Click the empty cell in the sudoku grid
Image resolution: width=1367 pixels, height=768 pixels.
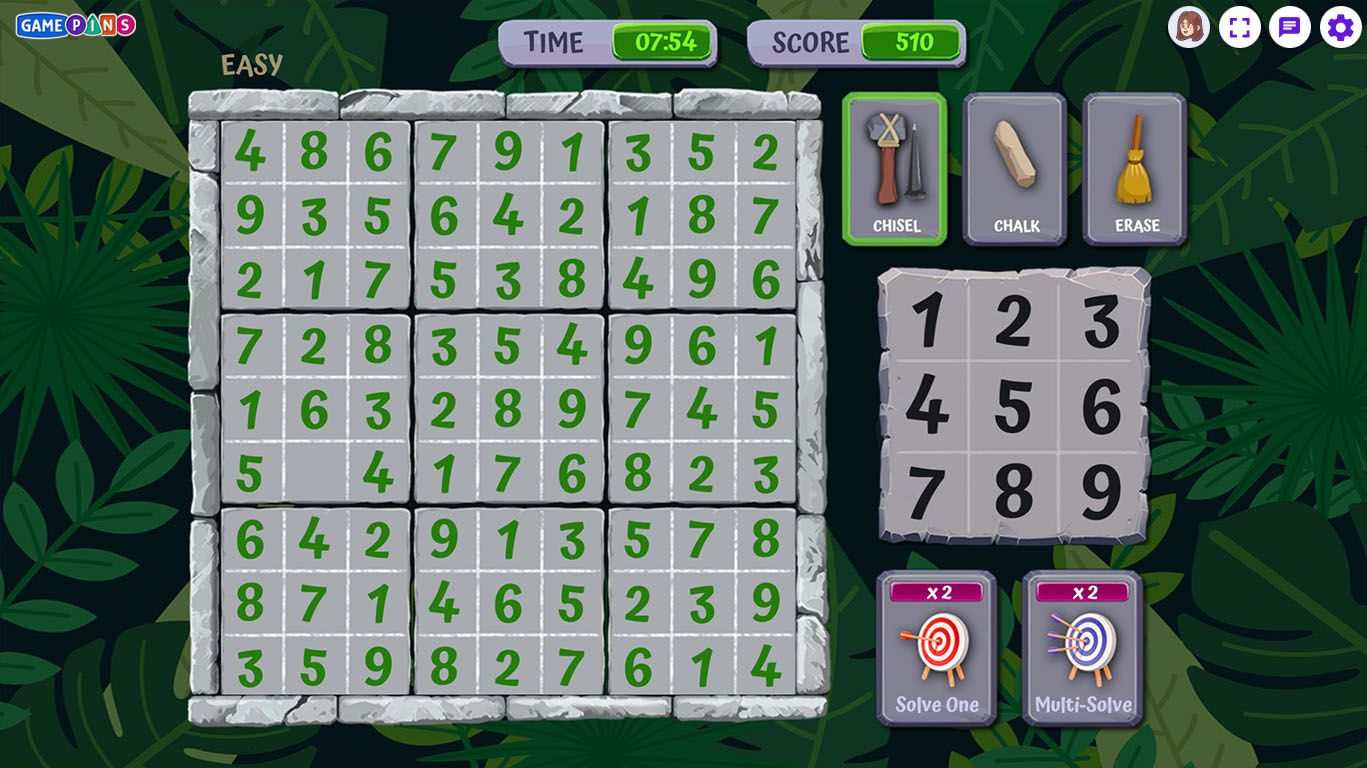[314, 473]
